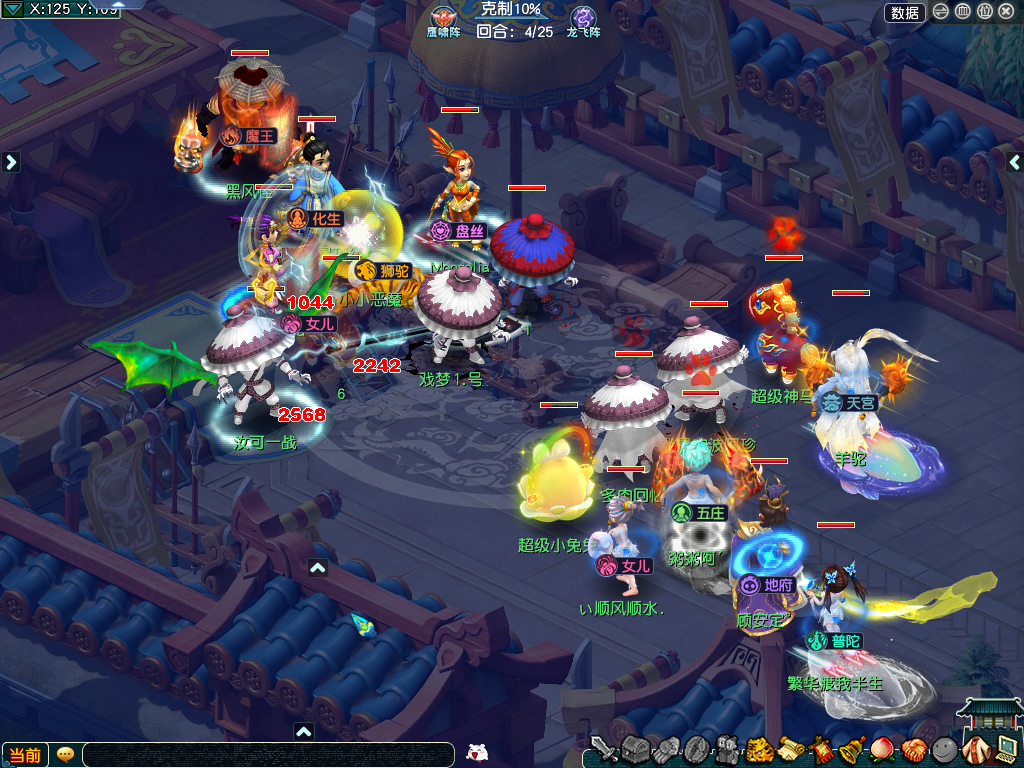Toggle the 血 health display button
1024x768 pixels.
(x=962, y=12)
